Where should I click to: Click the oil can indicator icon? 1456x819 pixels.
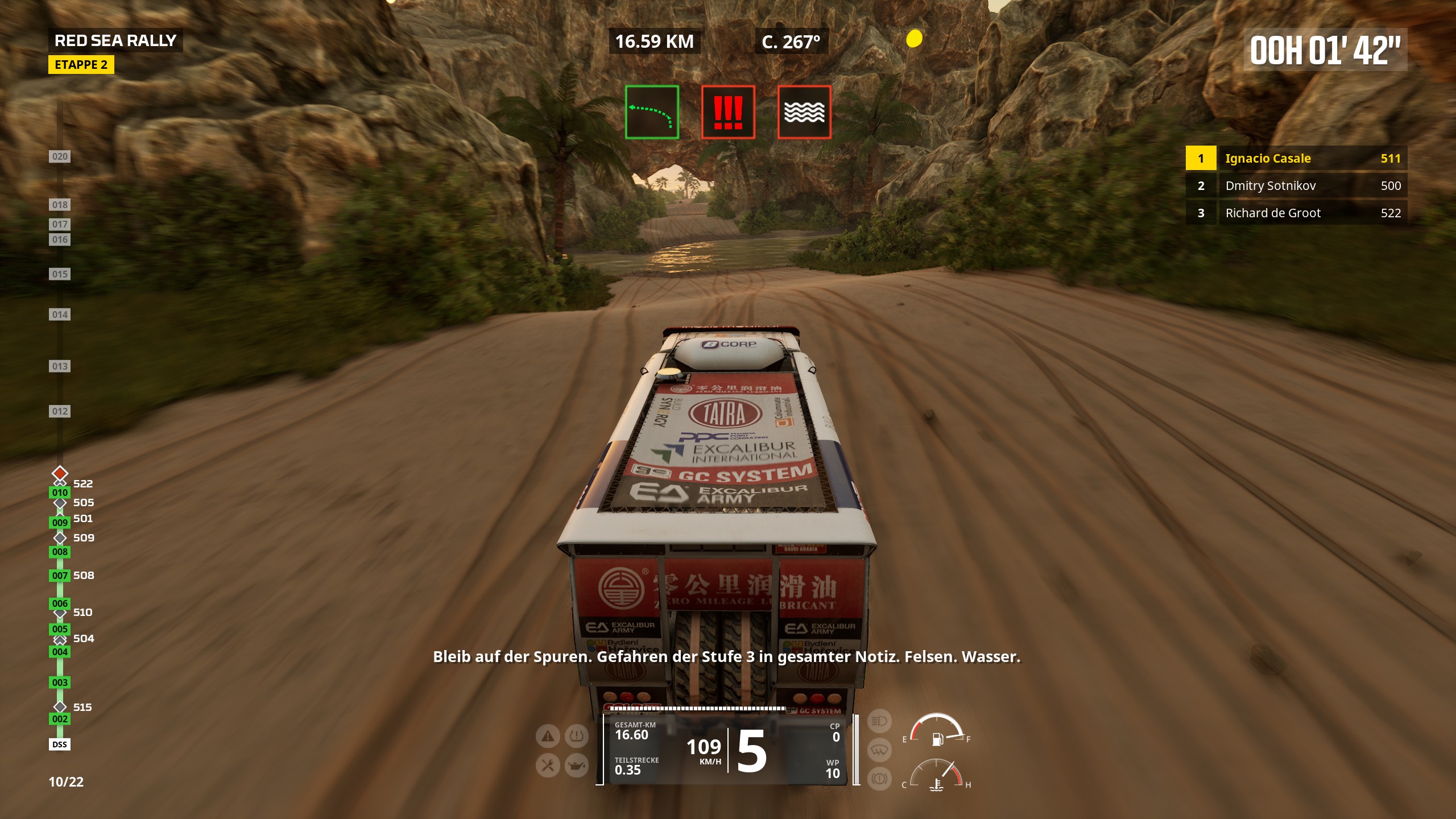[576, 766]
